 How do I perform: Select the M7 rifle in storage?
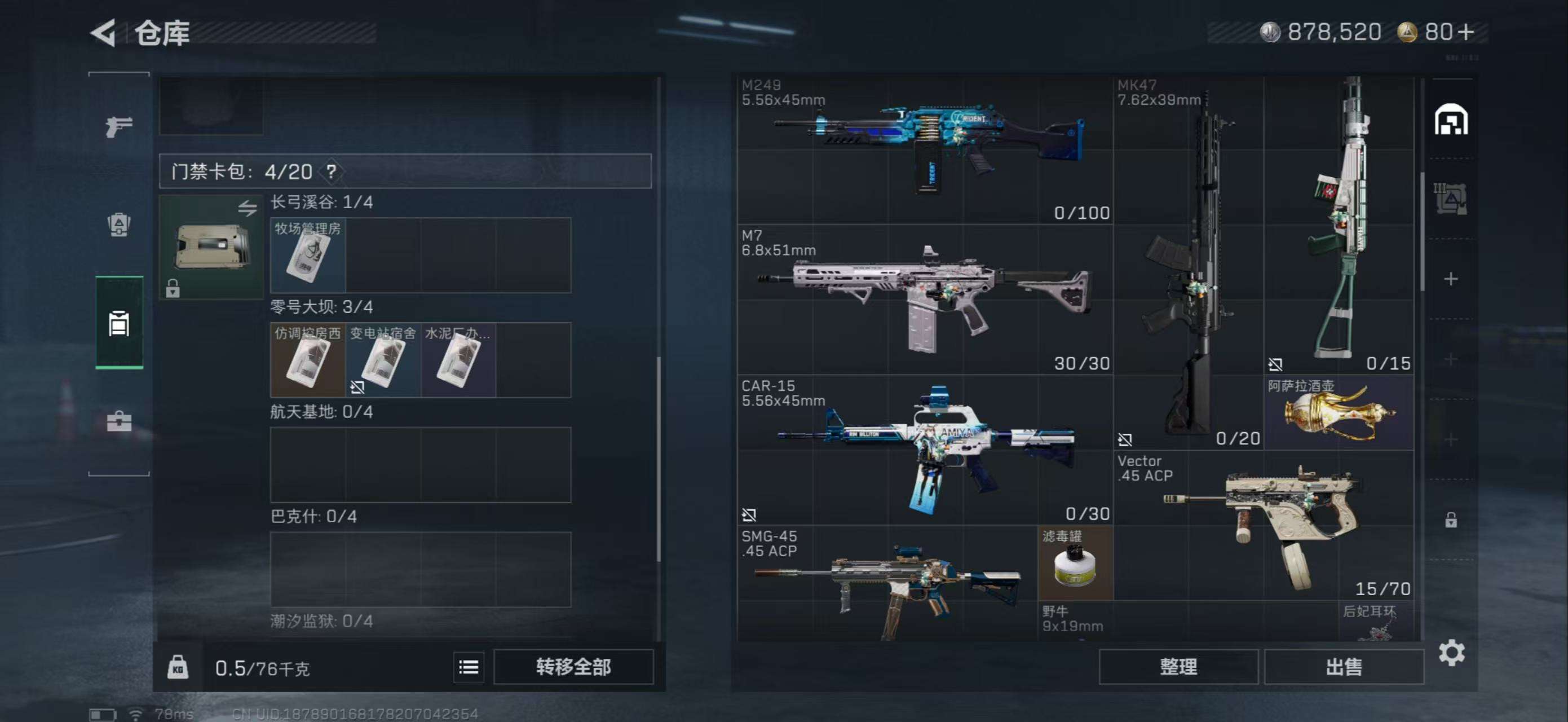tap(925, 300)
